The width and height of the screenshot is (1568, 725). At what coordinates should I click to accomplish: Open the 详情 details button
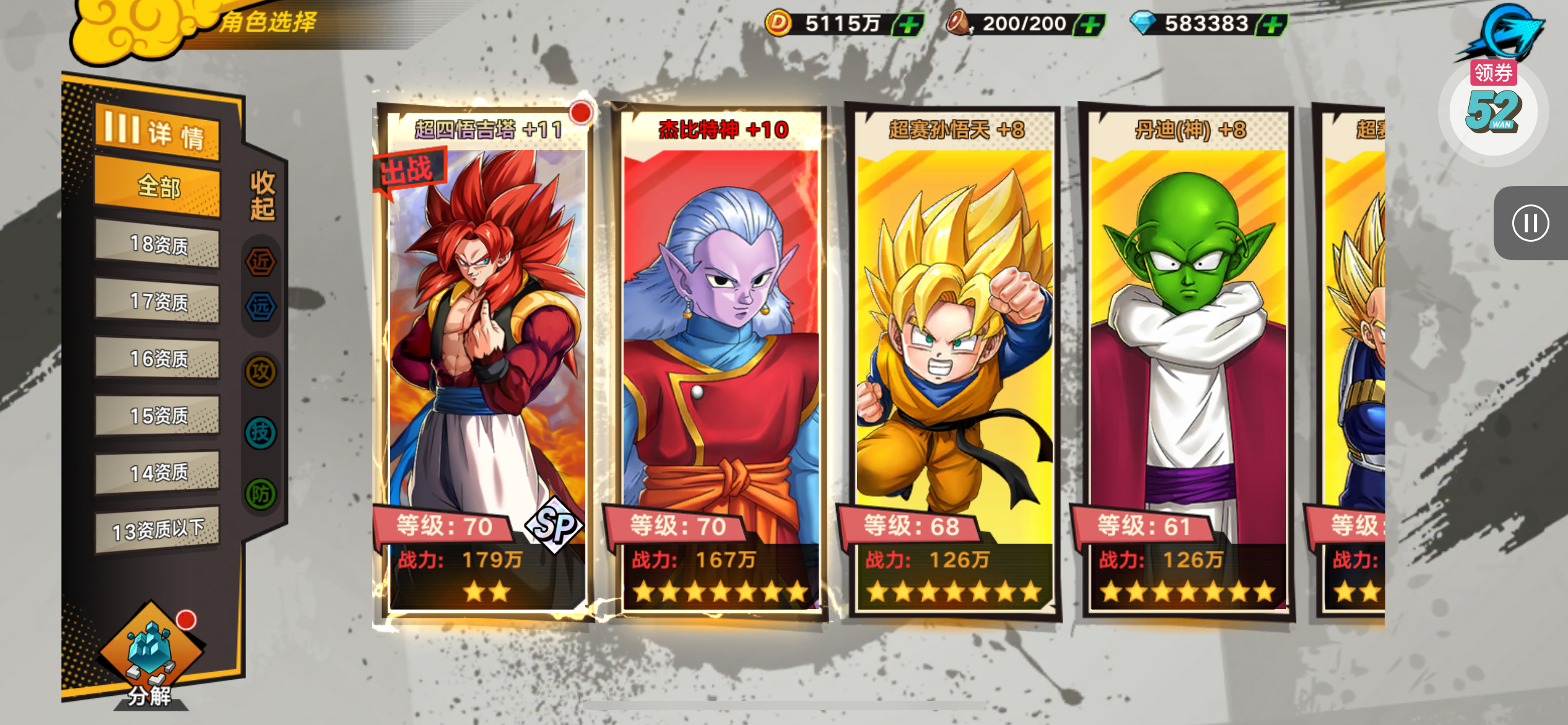(x=157, y=132)
